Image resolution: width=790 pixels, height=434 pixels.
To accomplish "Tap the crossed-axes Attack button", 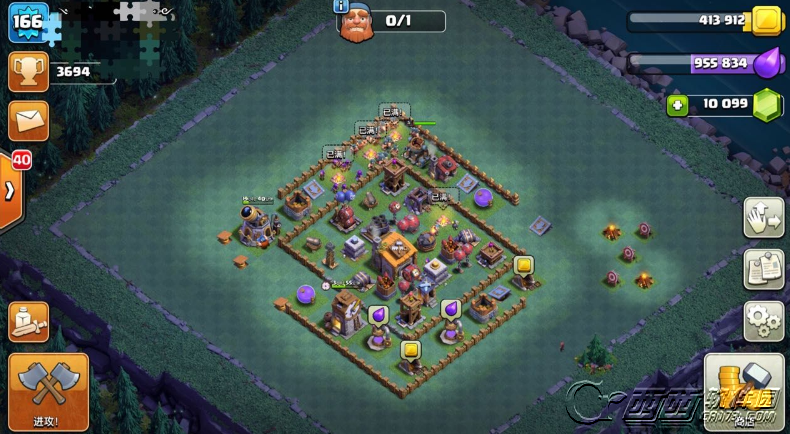I will pyautogui.click(x=48, y=389).
